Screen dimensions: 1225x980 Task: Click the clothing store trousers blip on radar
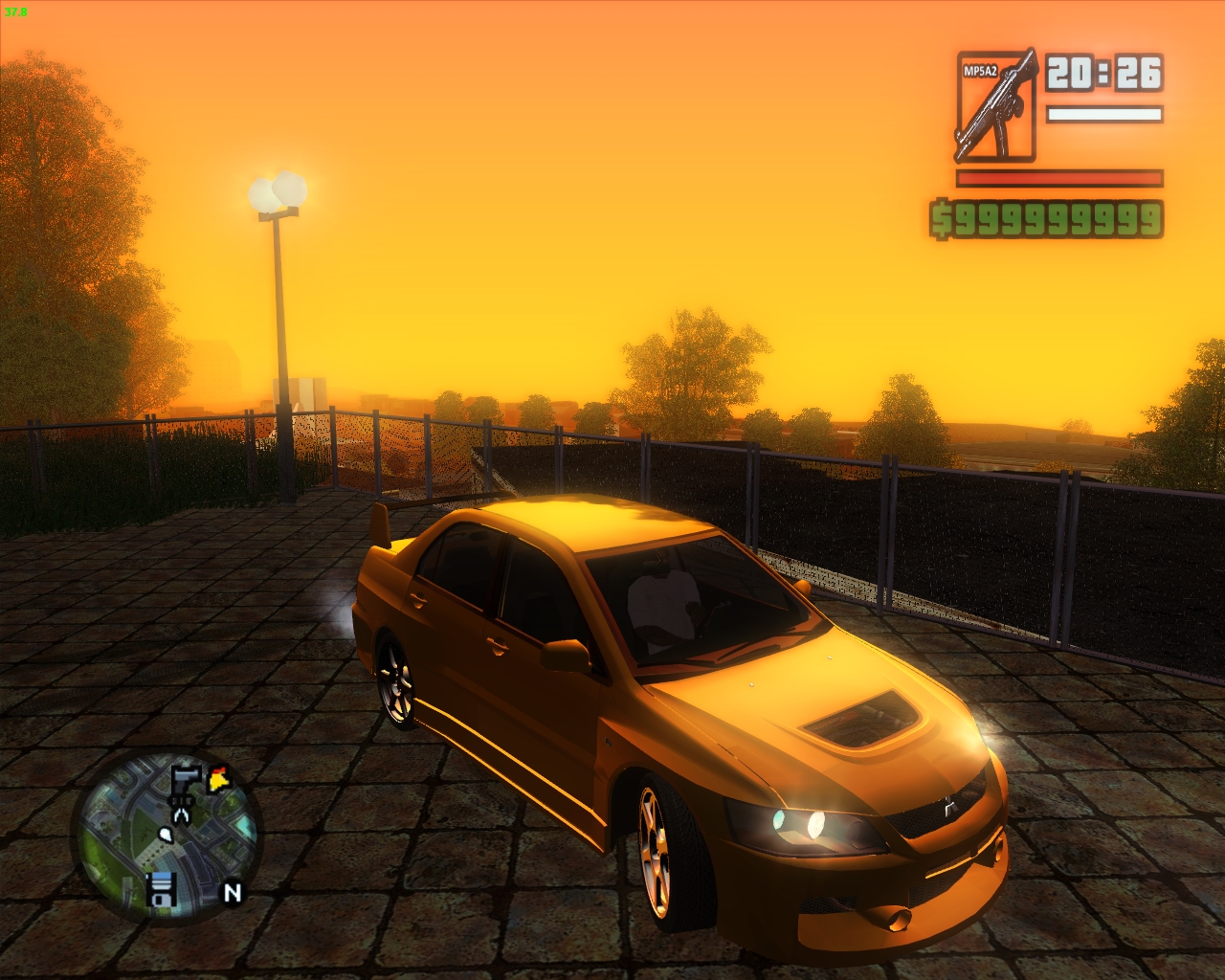tap(181, 811)
